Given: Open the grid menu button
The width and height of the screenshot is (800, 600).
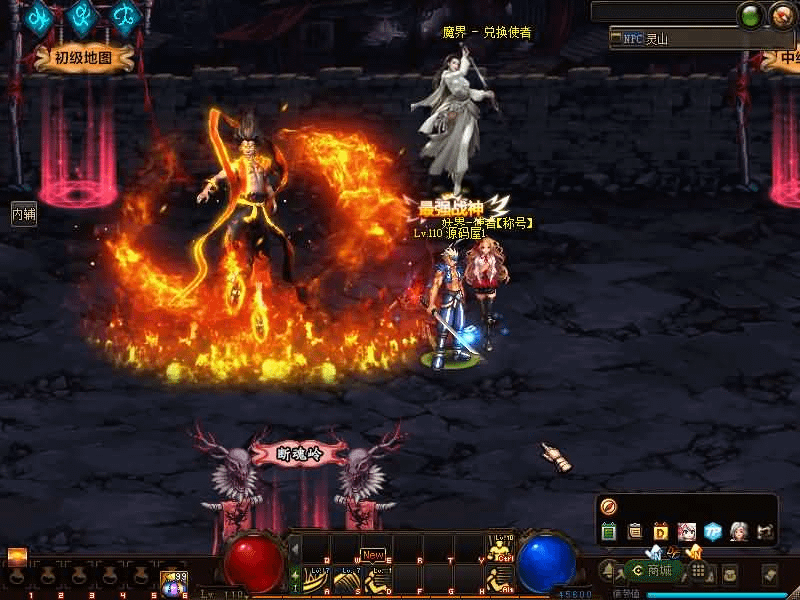Looking at the screenshot, I should coord(699,571).
